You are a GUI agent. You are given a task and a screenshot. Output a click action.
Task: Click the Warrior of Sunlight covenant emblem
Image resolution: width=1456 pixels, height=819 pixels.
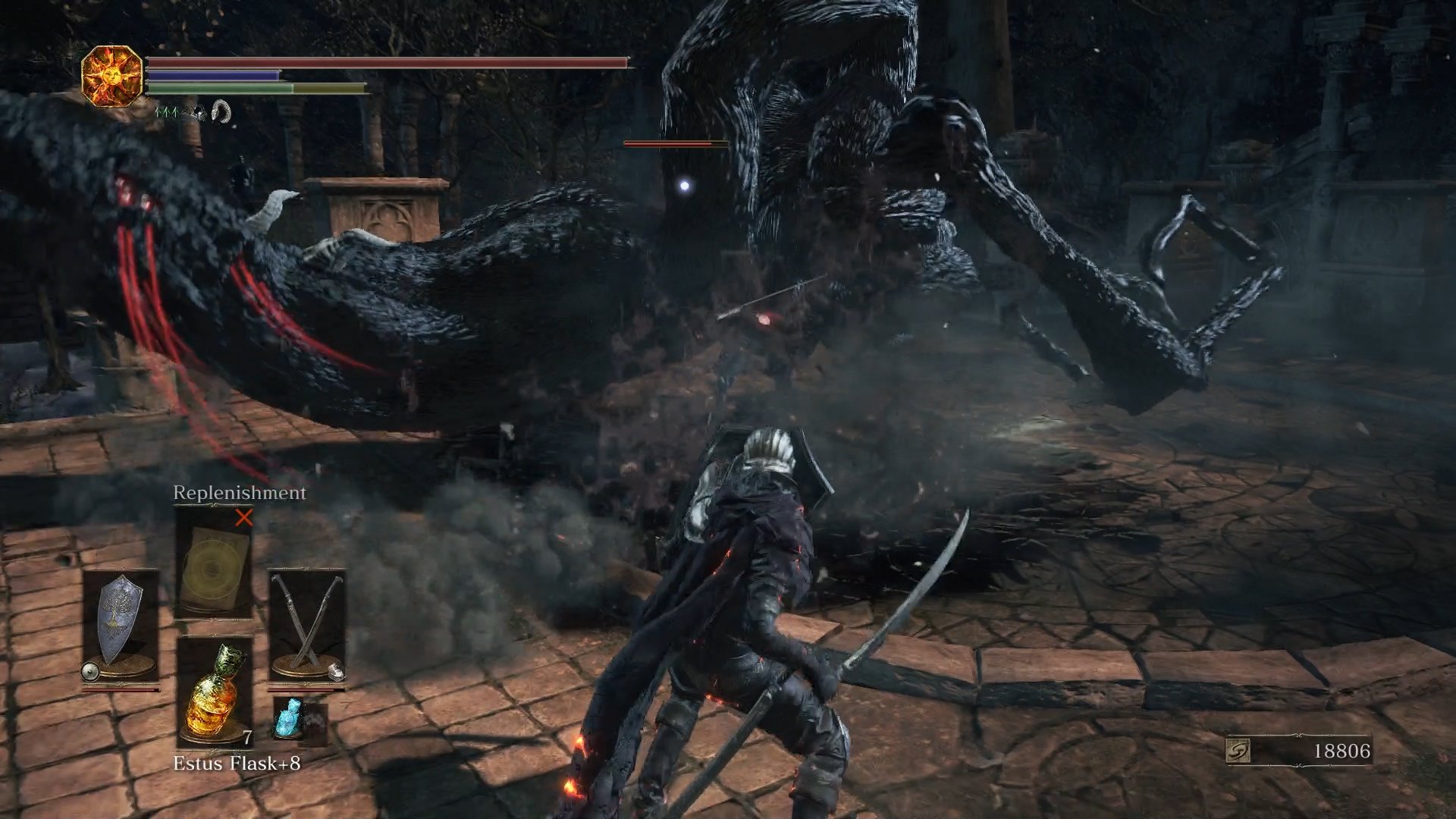112,76
